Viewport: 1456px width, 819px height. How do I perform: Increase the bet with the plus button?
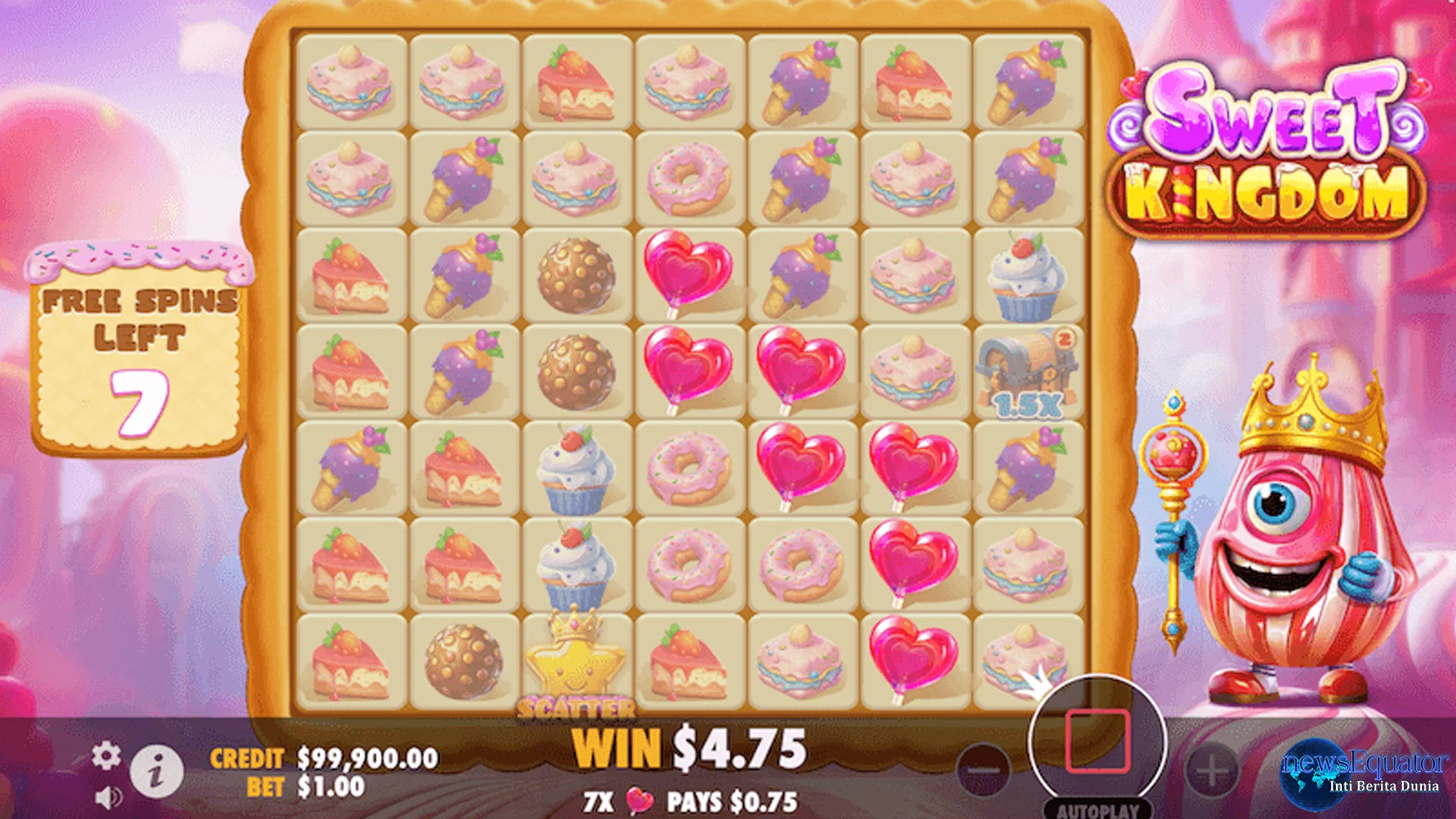point(1211,770)
